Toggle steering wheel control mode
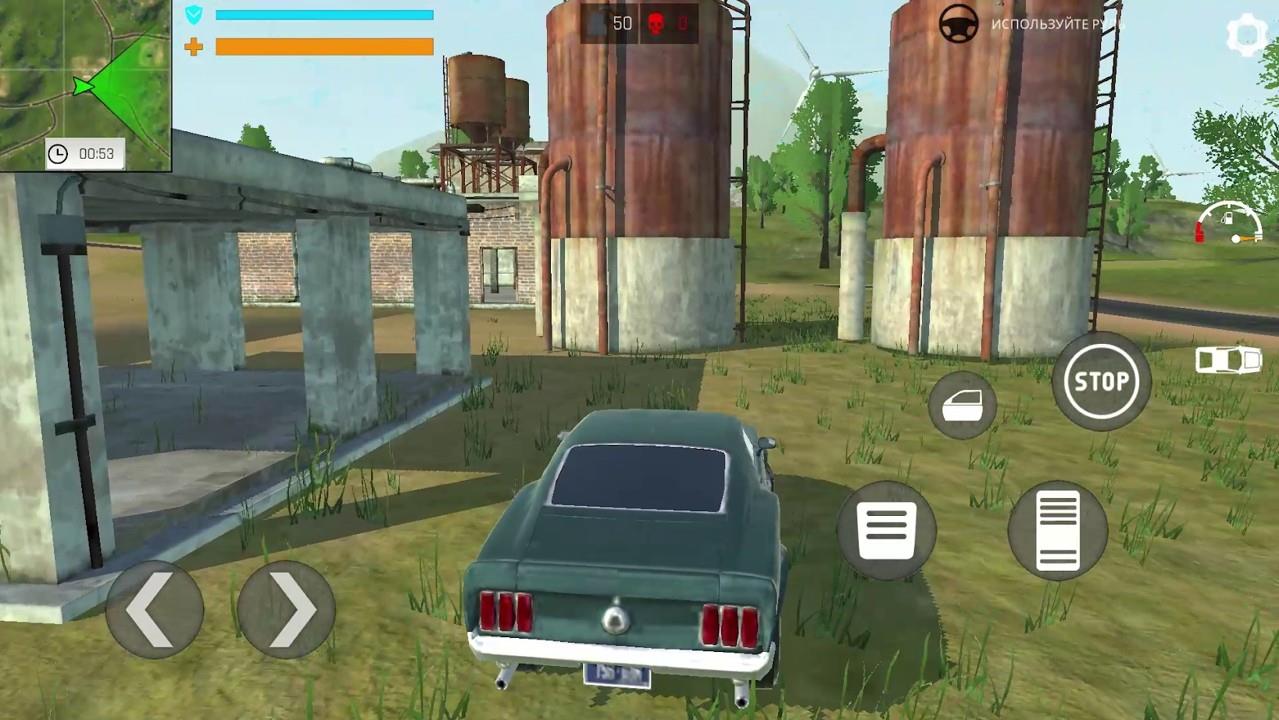This screenshot has width=1279, height=720. [x=958, y=24]
